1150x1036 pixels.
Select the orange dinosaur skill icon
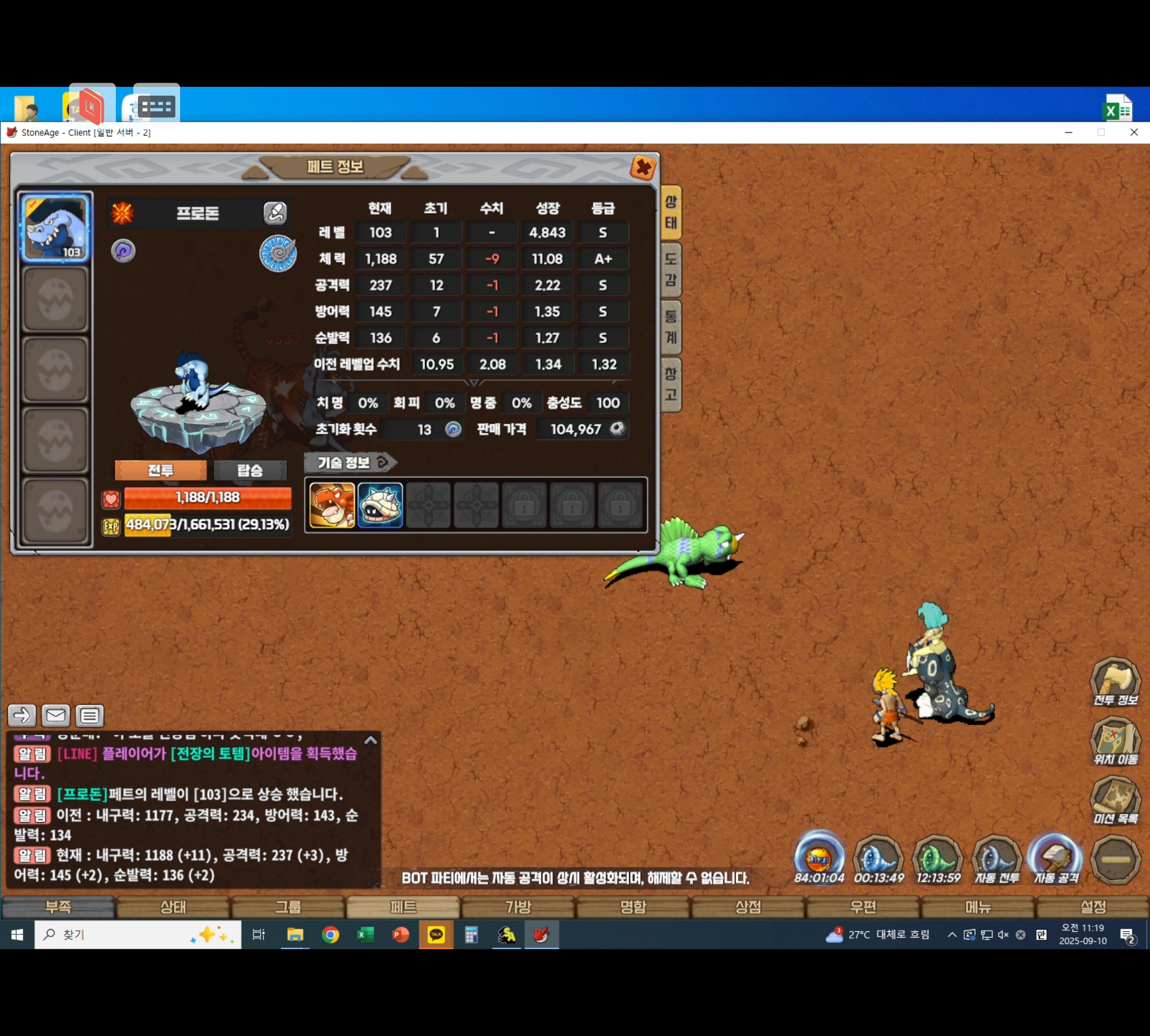332,505
